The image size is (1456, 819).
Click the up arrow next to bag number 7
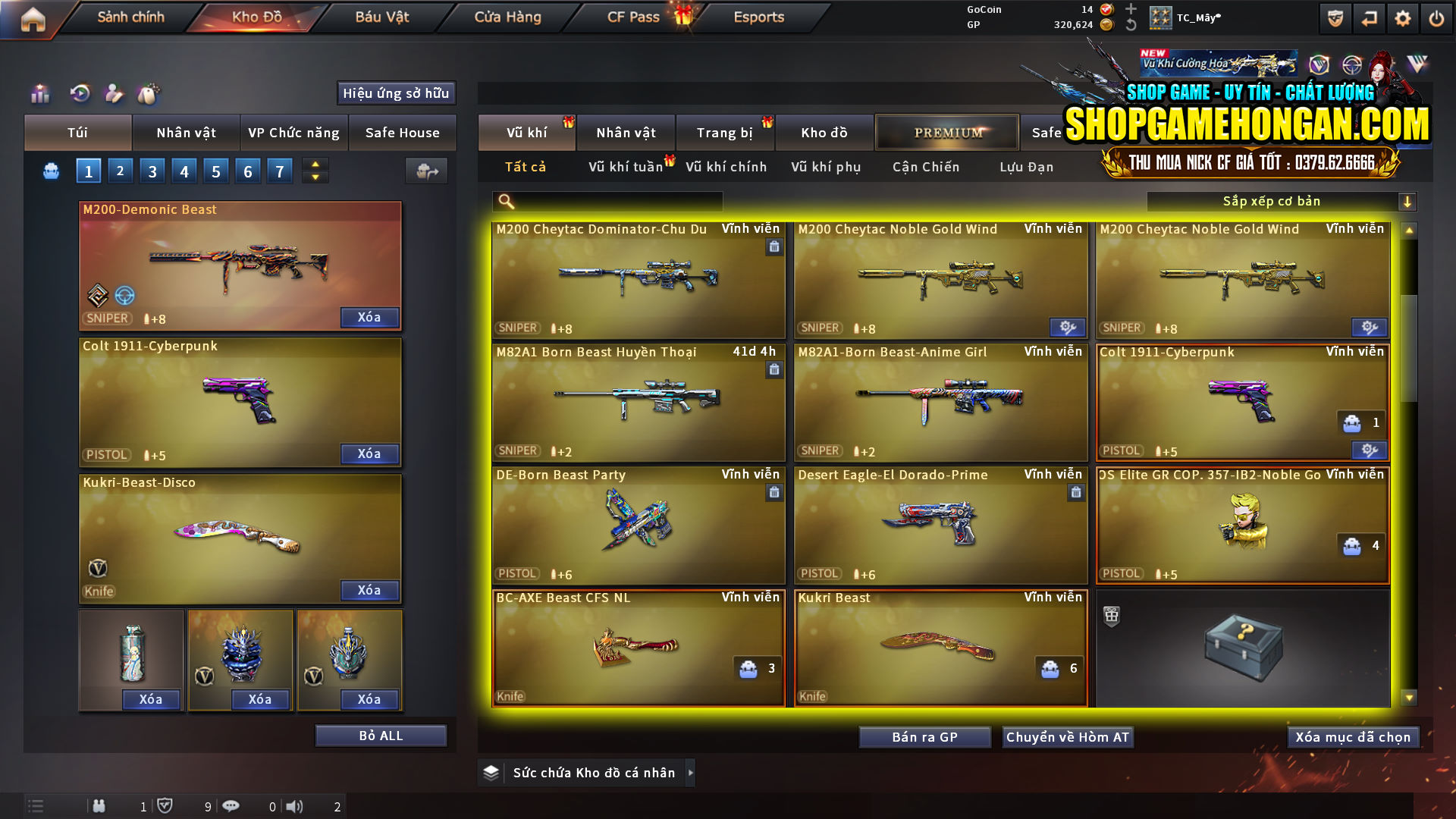click(314, 165)
